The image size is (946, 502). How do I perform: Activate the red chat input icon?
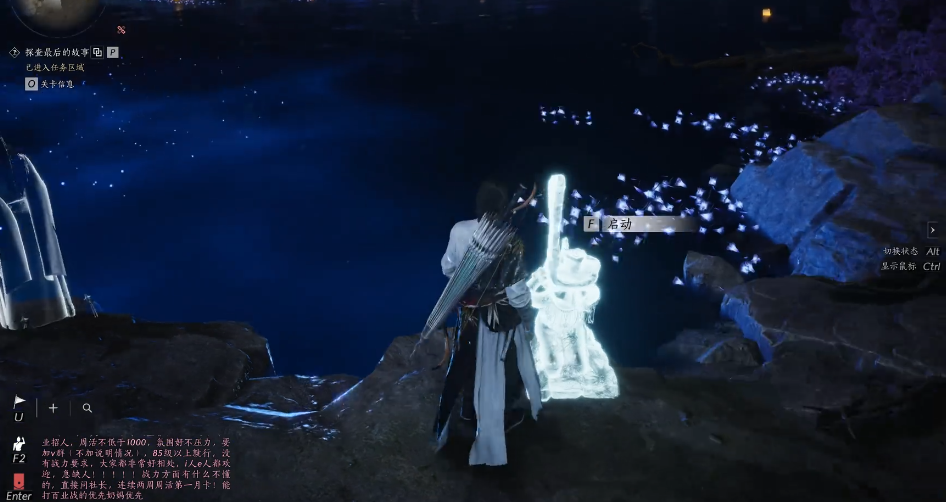coord(18,481)
